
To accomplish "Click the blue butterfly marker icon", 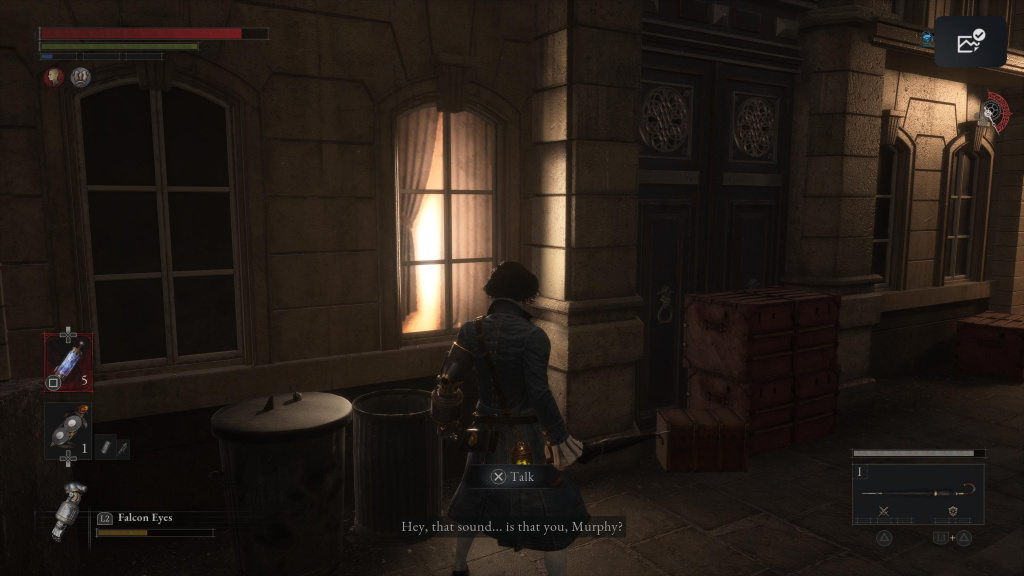I will pyautogui.click(x=927, y=37).
